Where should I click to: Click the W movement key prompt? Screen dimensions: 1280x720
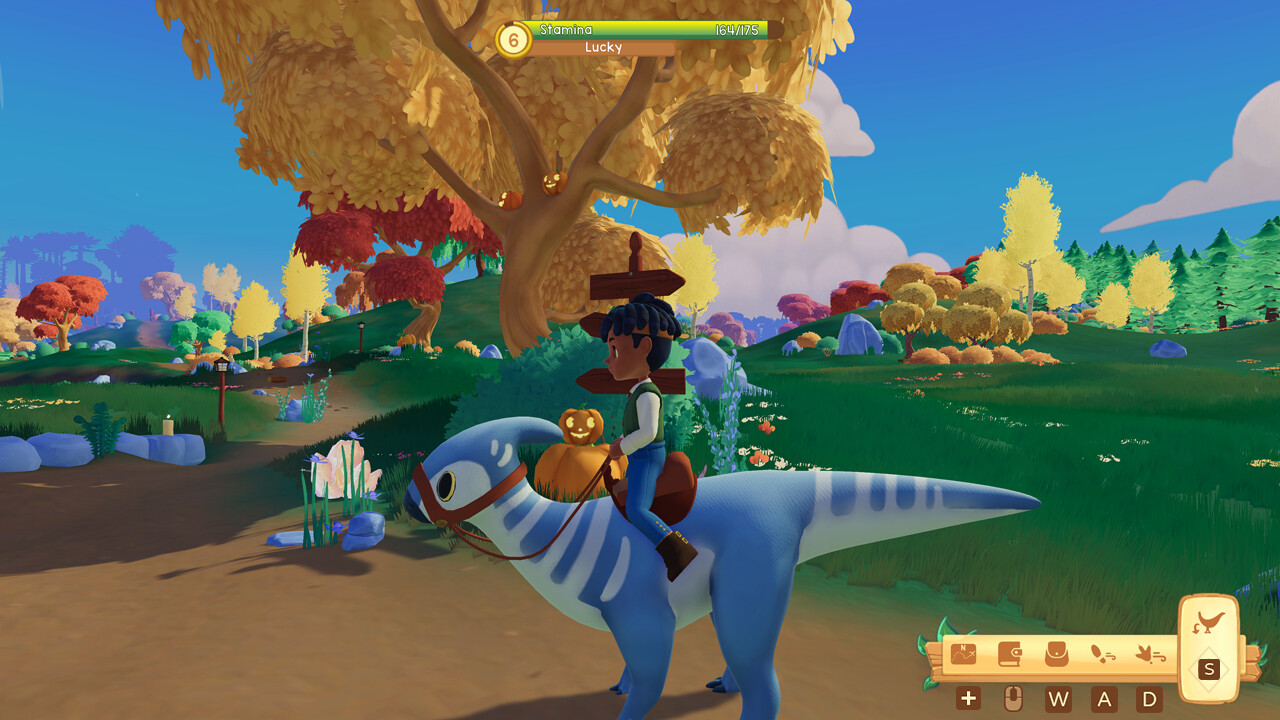coord(1058,699)
